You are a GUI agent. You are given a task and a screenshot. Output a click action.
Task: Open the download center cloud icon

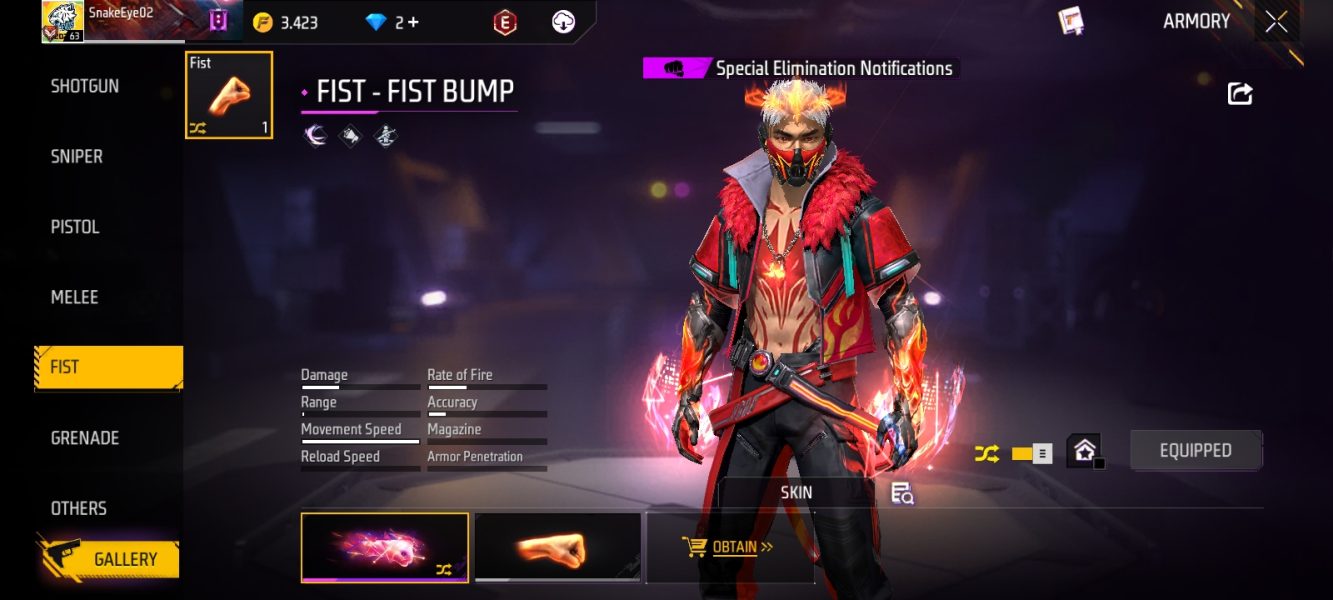[x=563, y=22]
